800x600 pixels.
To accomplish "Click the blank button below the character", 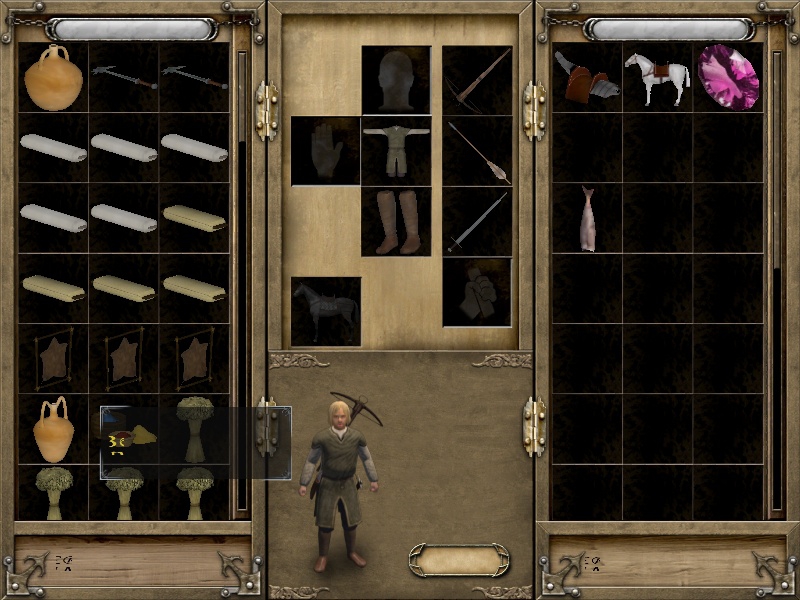I will (x=459, y=560).
